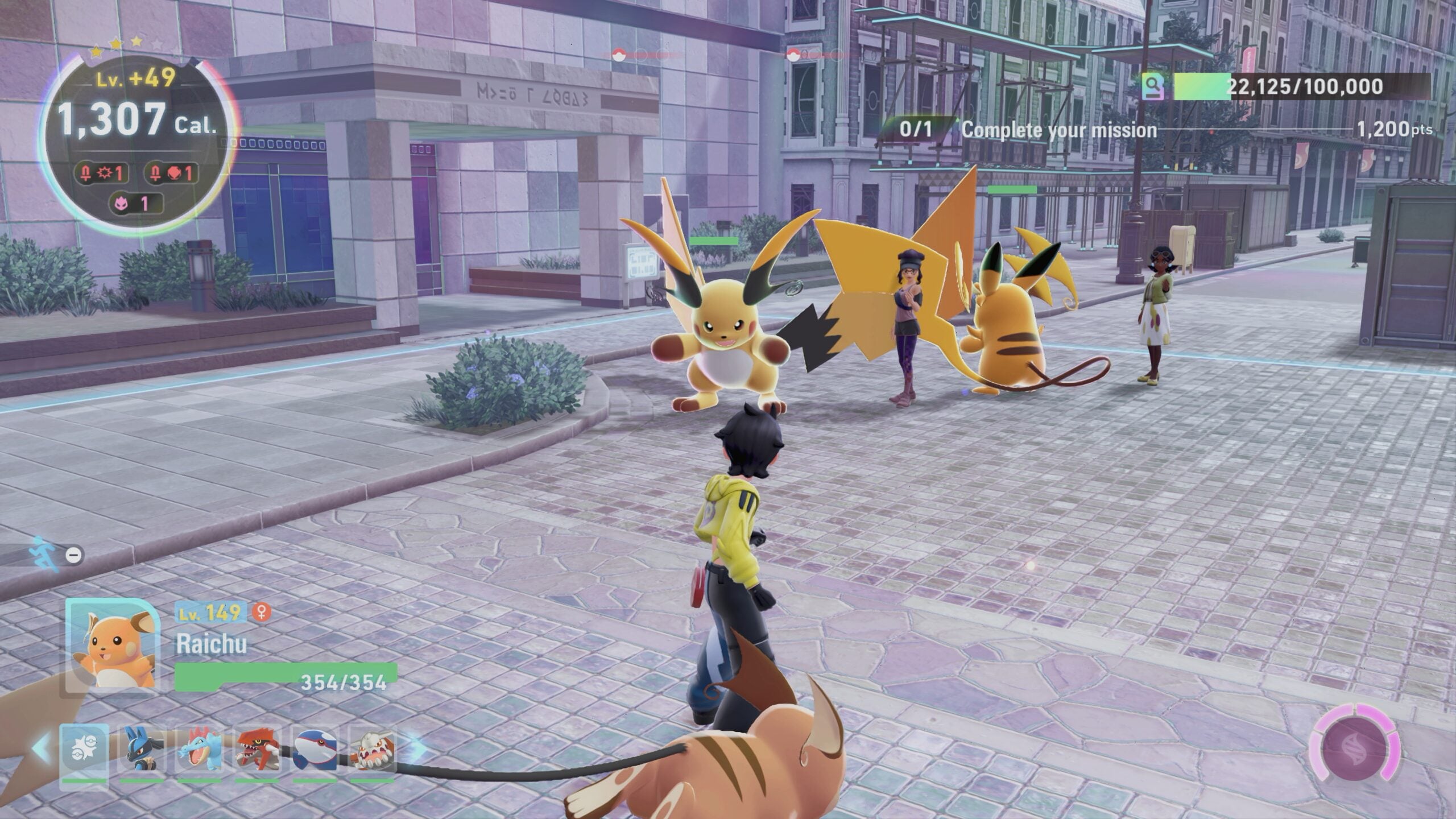This screenshot has height=819, width=1456.
Task: Switch to Feraligatr in the party bar
Action: 200,750
